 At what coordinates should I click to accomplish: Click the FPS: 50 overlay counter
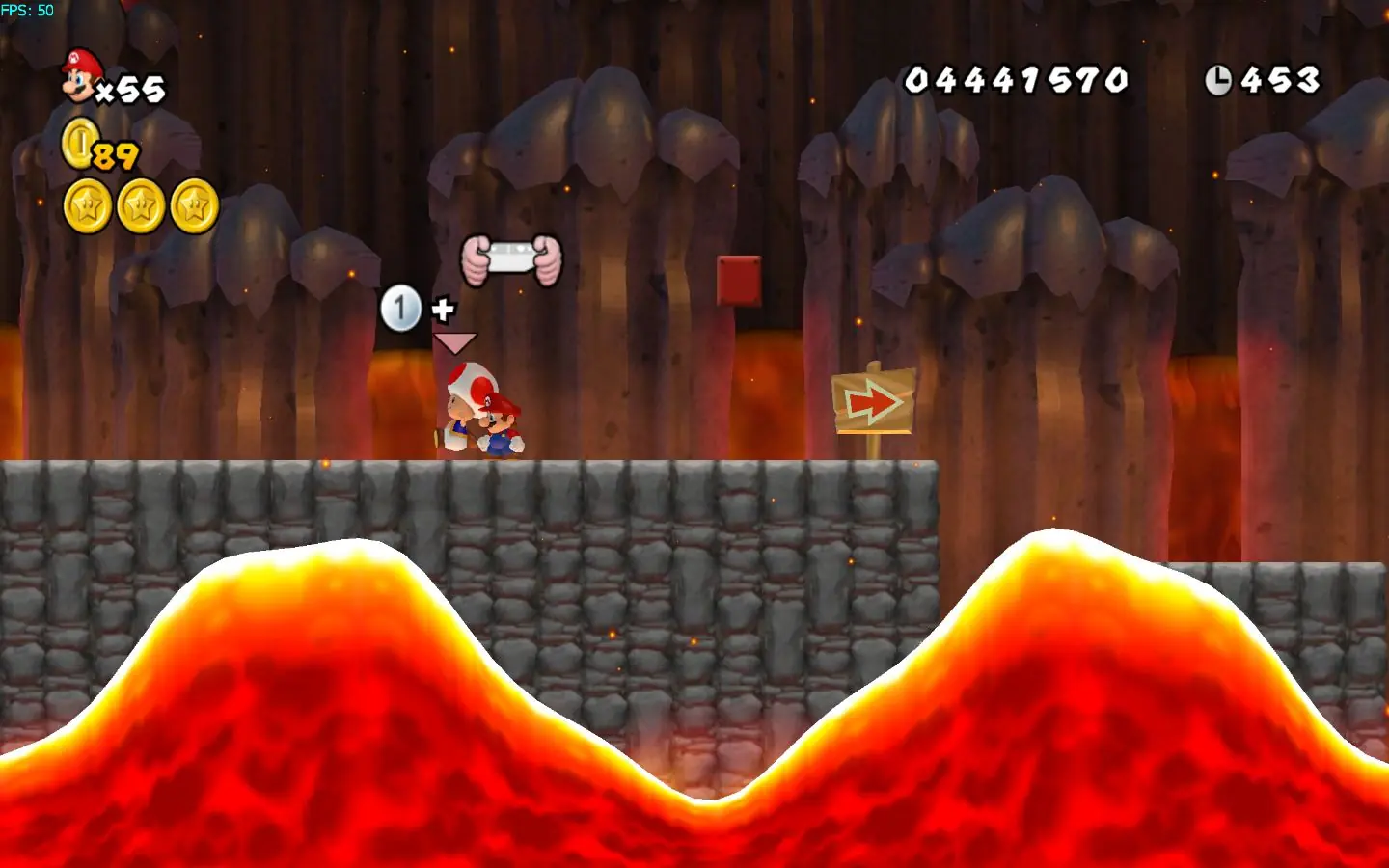pos(29,9)
